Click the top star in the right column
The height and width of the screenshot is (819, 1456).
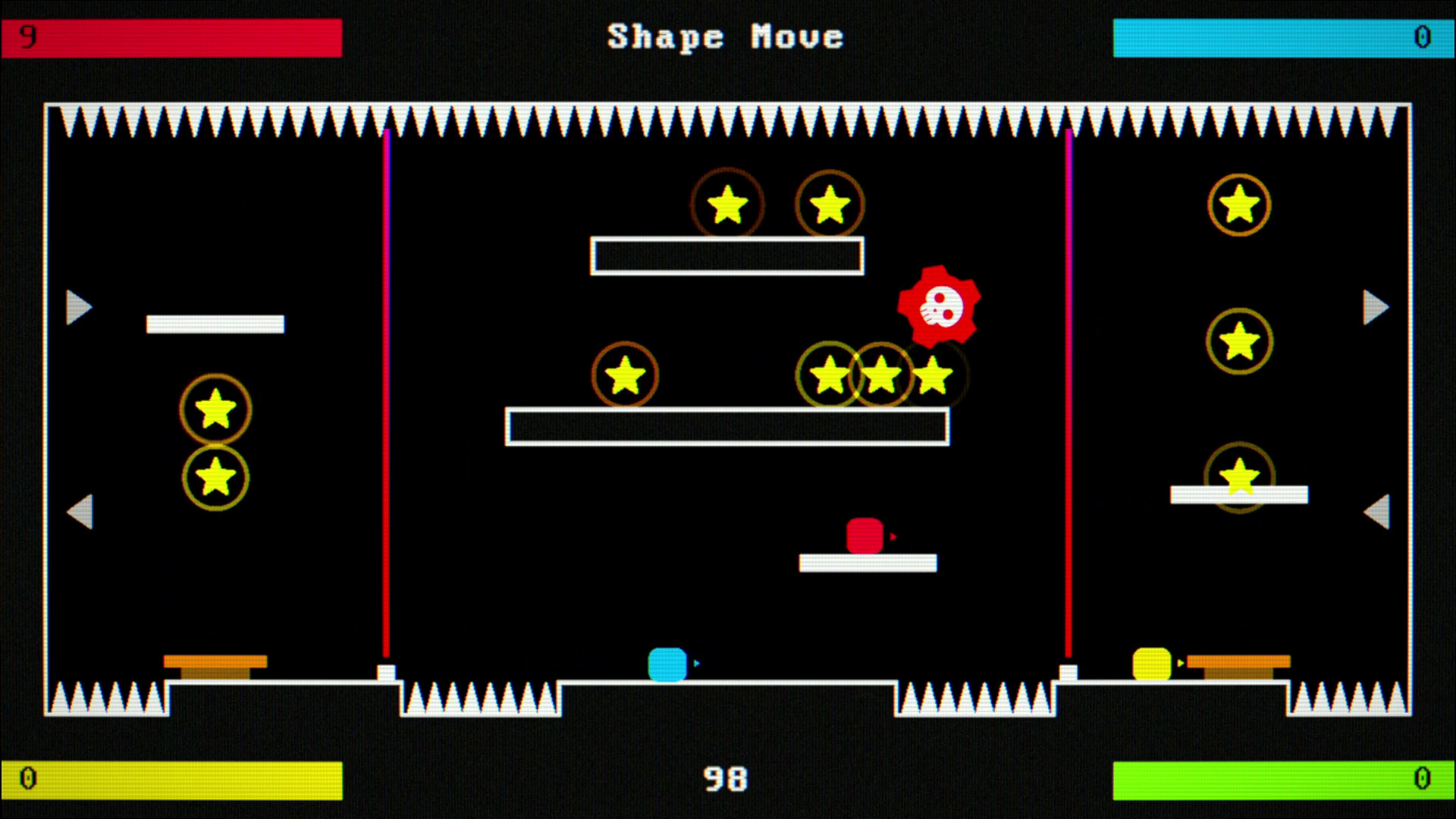coord(1239,205)
